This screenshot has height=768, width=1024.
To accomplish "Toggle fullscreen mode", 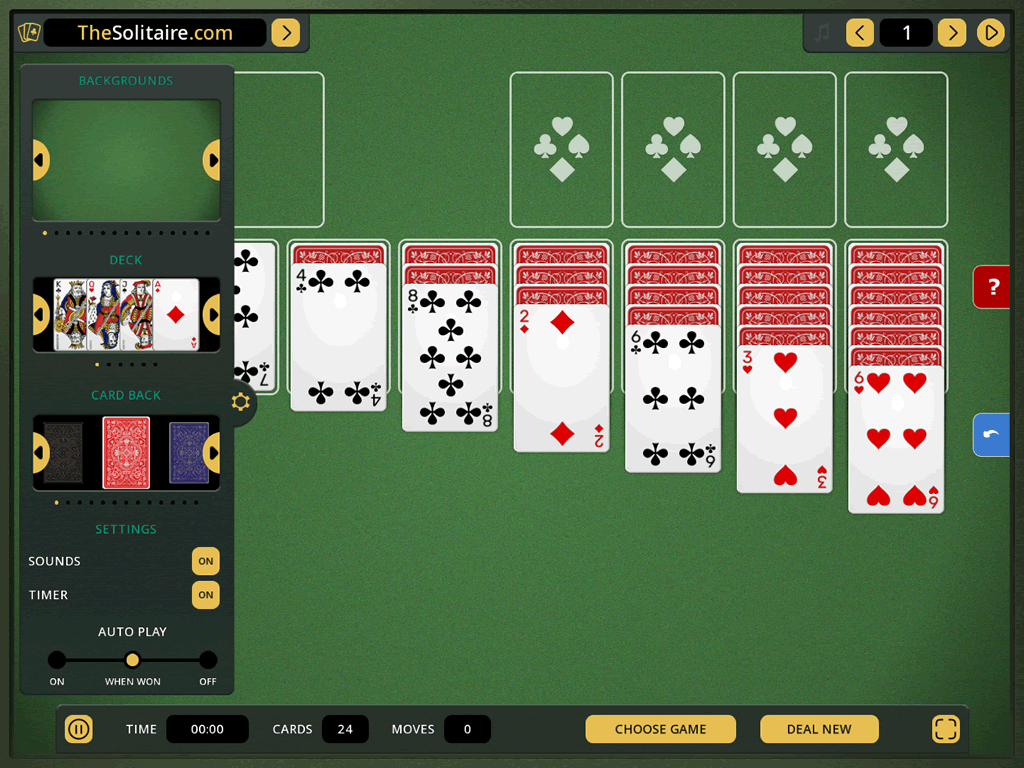I will coord(945,729).
